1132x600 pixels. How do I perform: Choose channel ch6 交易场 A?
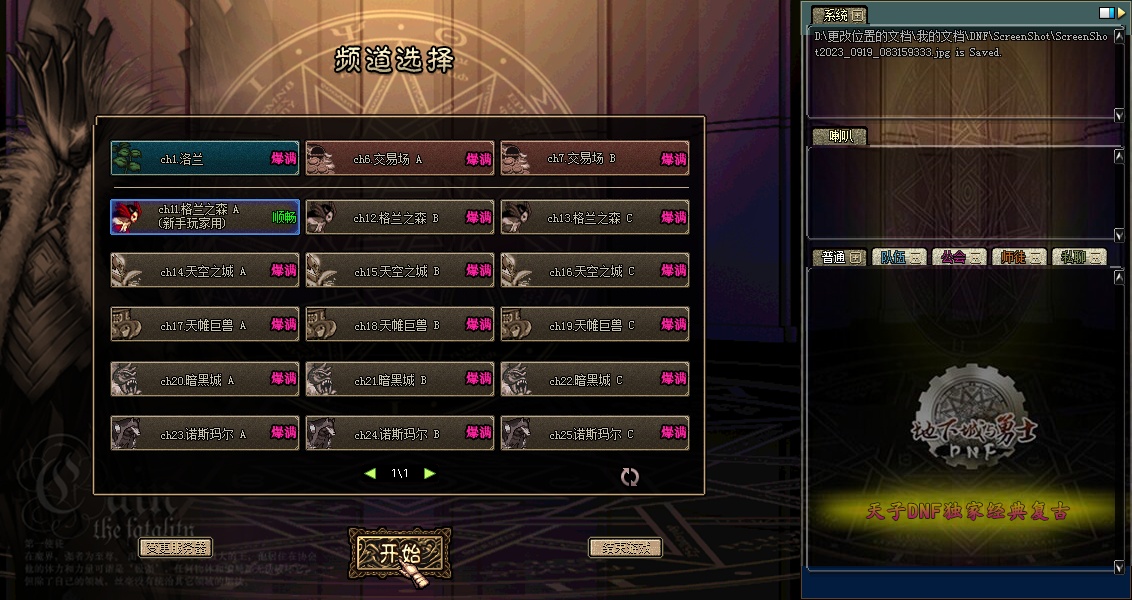[x=400, y=158]
